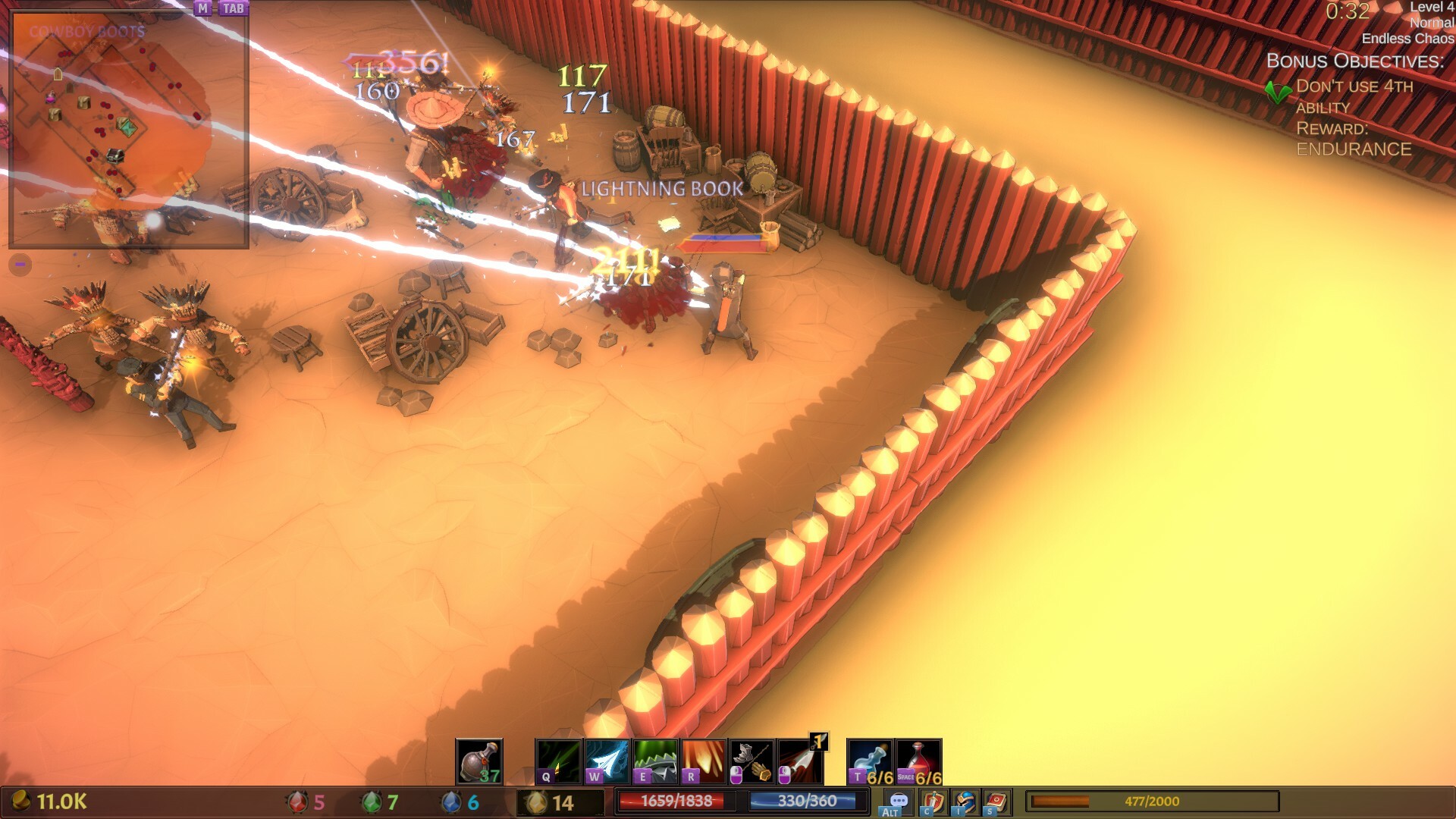This screenshot has height=819, width=1456.
Task: Drink the red health potion
Action: [x=919, y=761]
